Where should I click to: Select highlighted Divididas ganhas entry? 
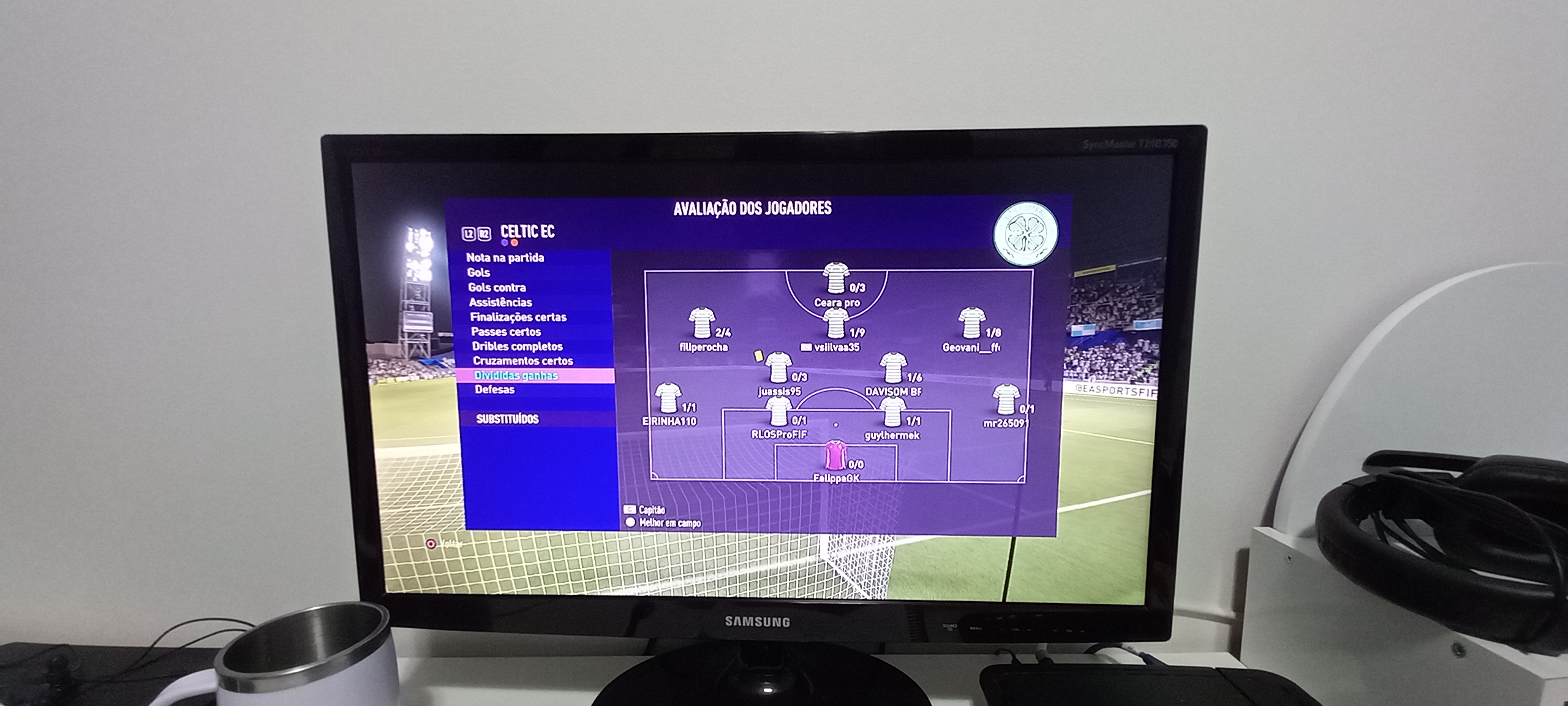tap(516, 376)
